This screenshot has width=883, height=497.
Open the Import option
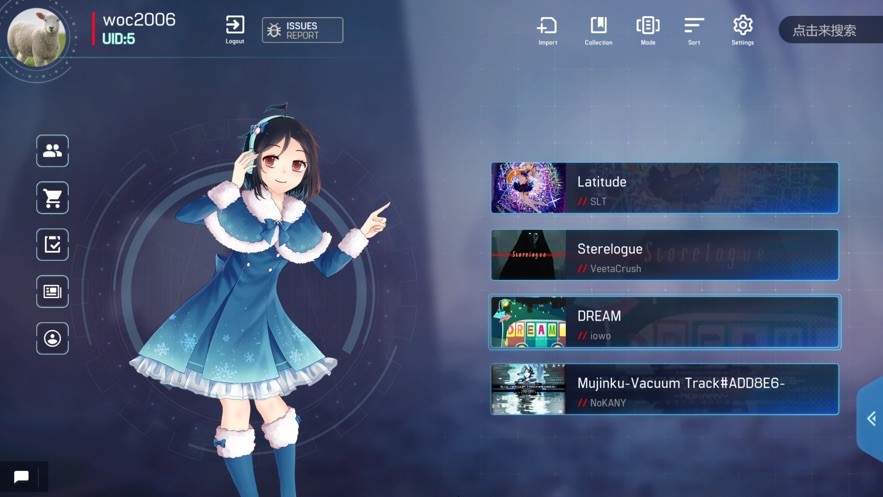pyautogui.click(x=547, y=30)
